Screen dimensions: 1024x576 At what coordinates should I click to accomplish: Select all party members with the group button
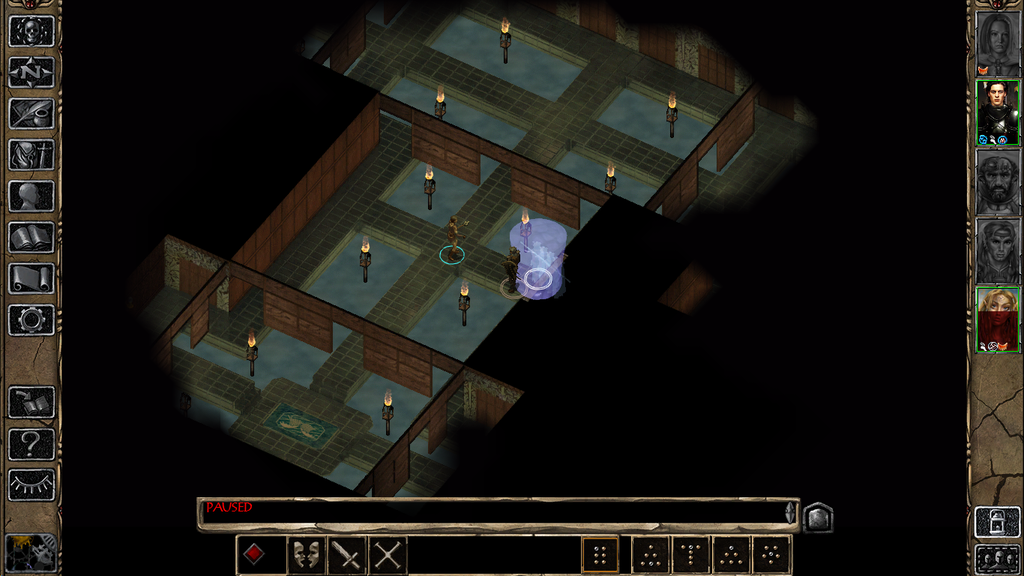click(997, 558)
